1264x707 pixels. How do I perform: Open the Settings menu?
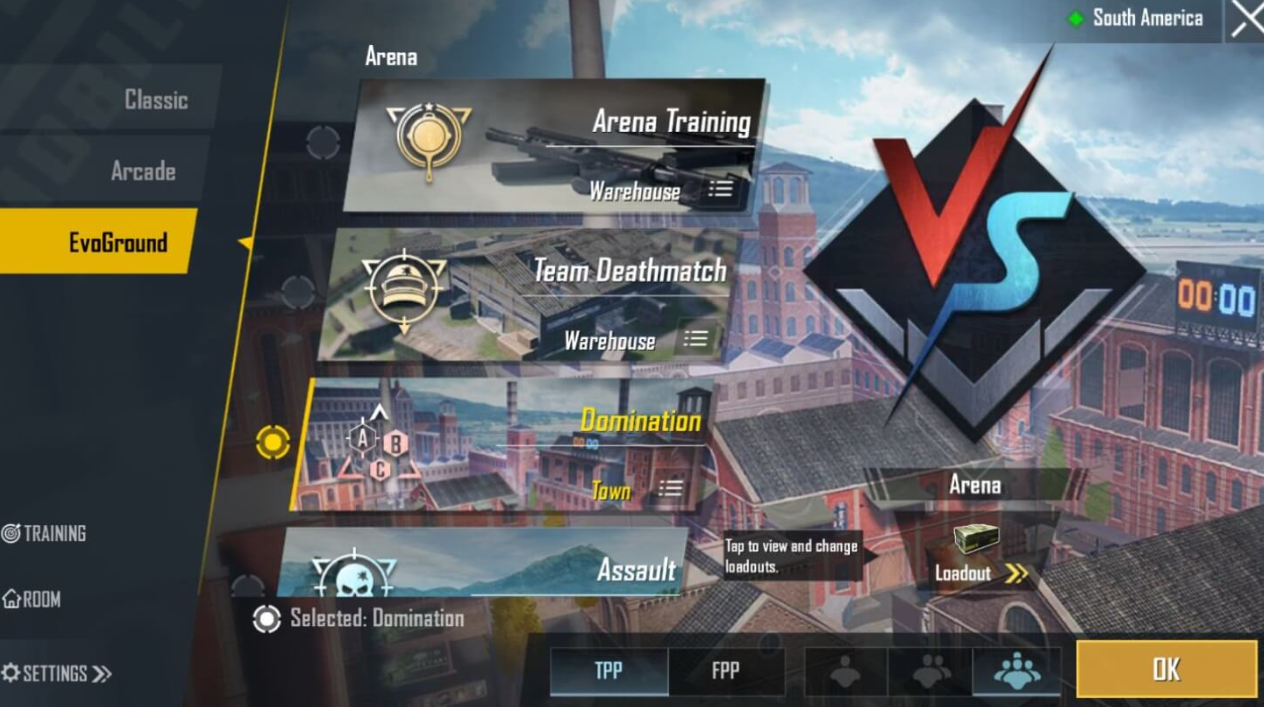[x=57, y=673]
